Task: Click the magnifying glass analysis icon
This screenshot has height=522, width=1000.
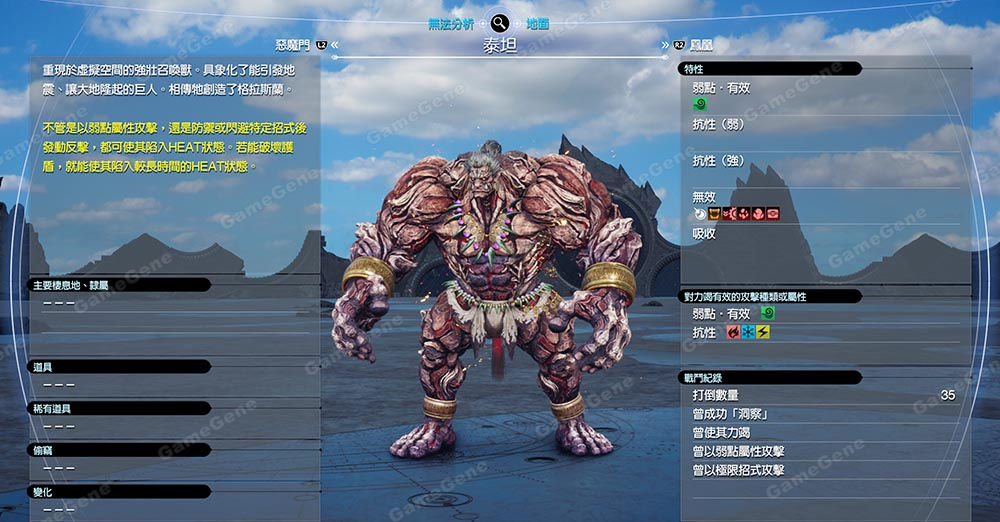Action: point(500,23)
